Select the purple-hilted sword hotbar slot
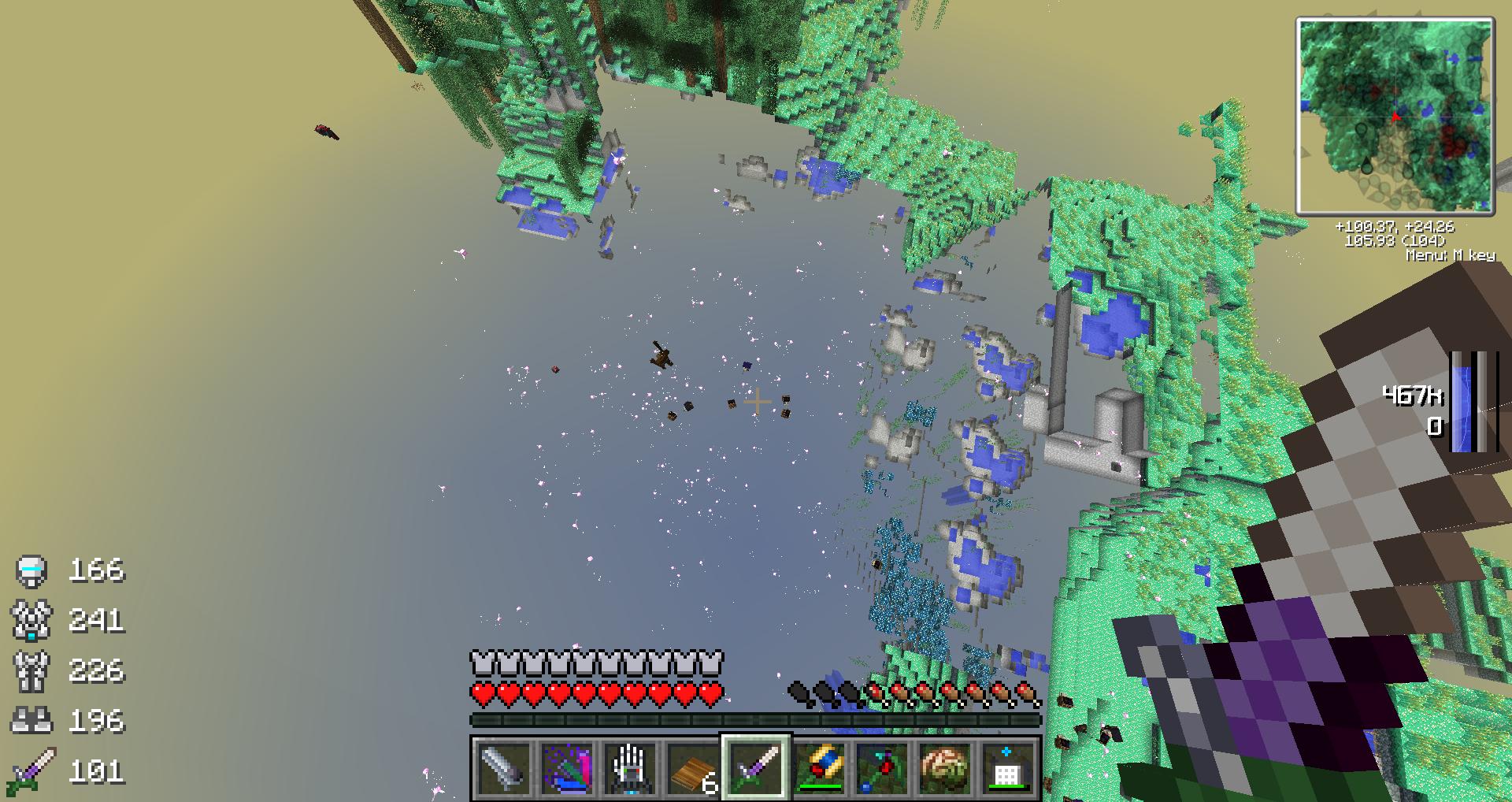The height and width of the screenshot is (802, 1512). (756, 768)
